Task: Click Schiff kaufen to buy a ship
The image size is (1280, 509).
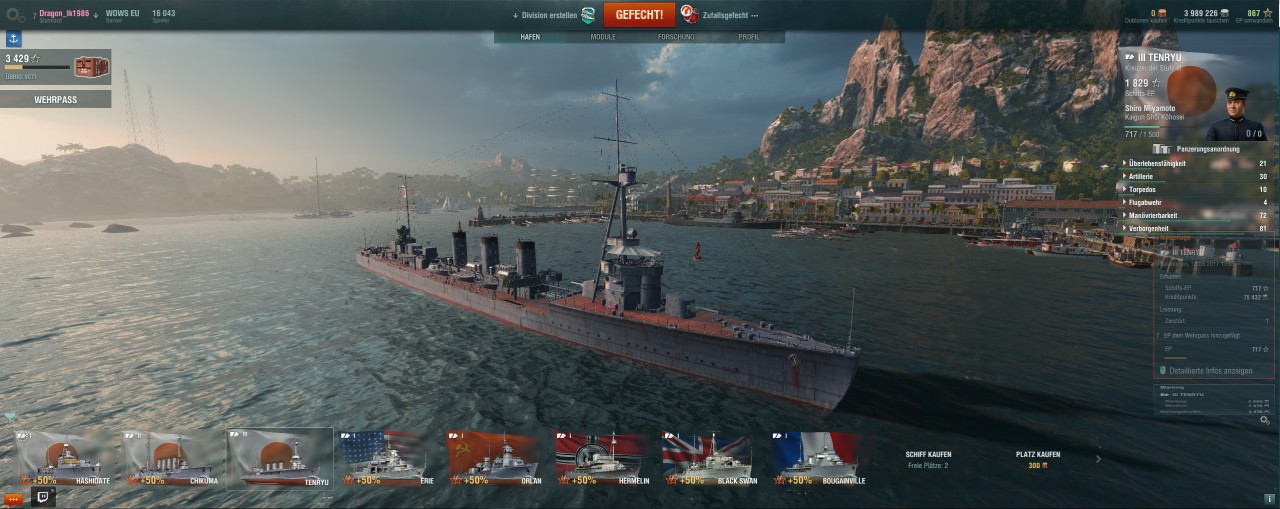Action: click(x=928, y=459)
